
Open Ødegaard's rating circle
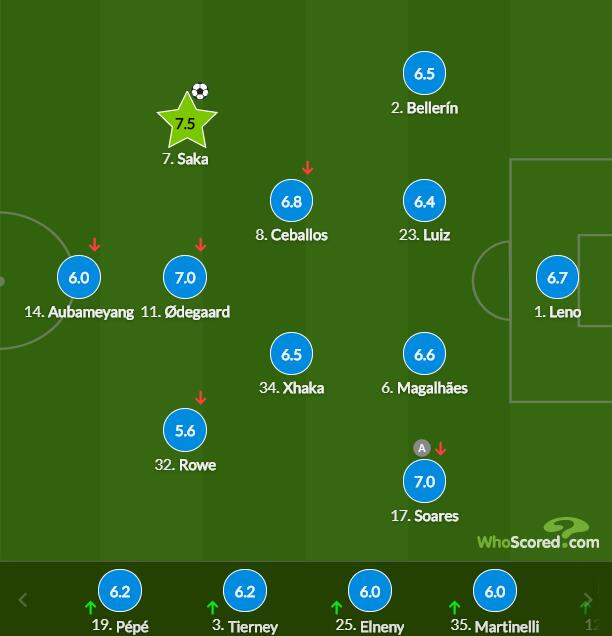coord(185,278)
